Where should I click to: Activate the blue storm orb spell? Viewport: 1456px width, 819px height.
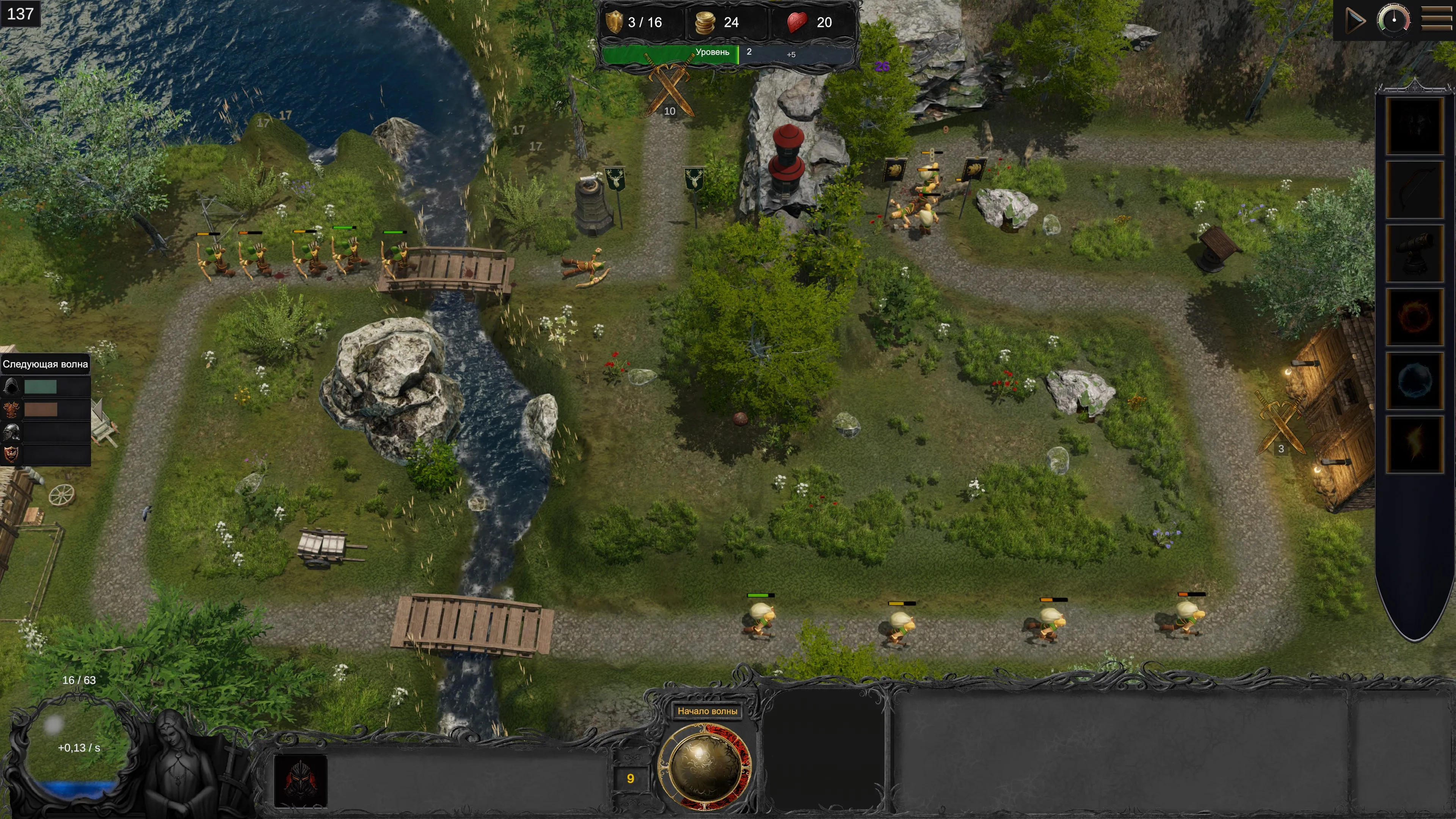click(x=1415, y=380)
